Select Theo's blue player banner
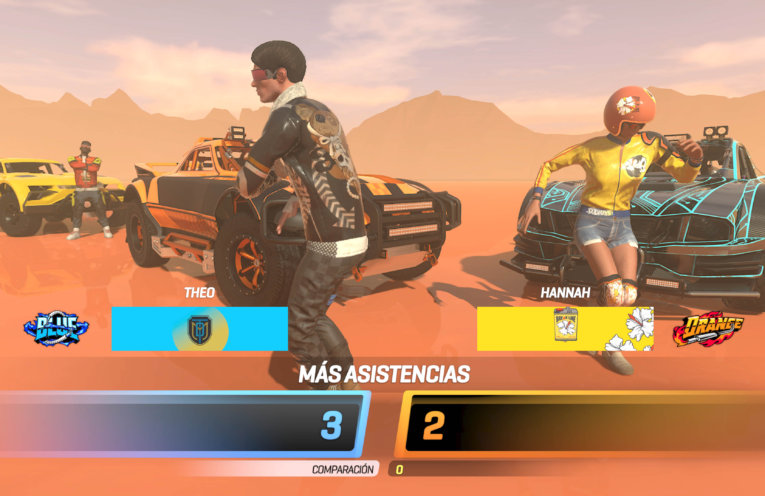 click(199, 328)
